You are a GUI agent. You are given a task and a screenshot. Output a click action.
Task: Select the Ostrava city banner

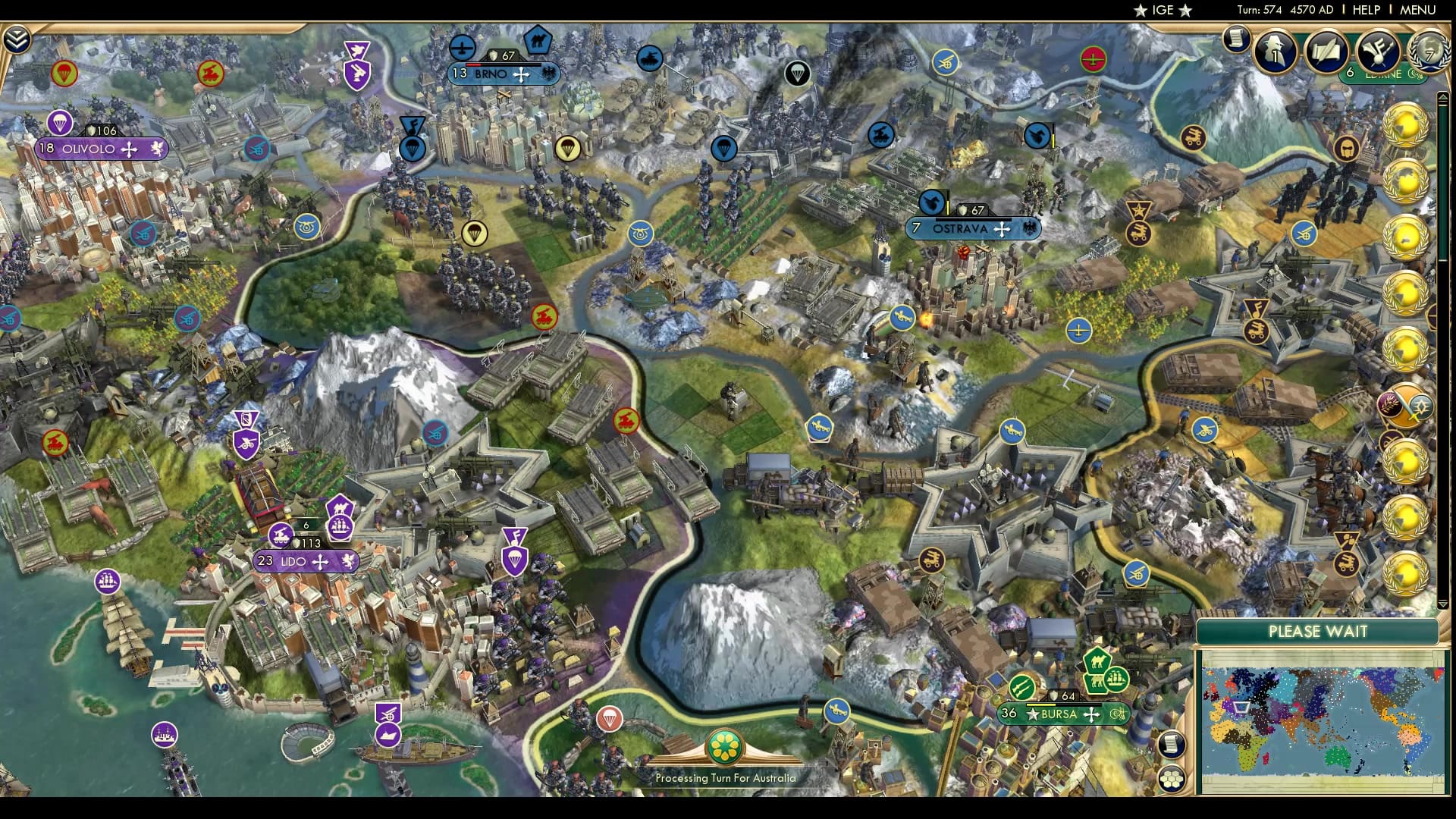point(973,227)
